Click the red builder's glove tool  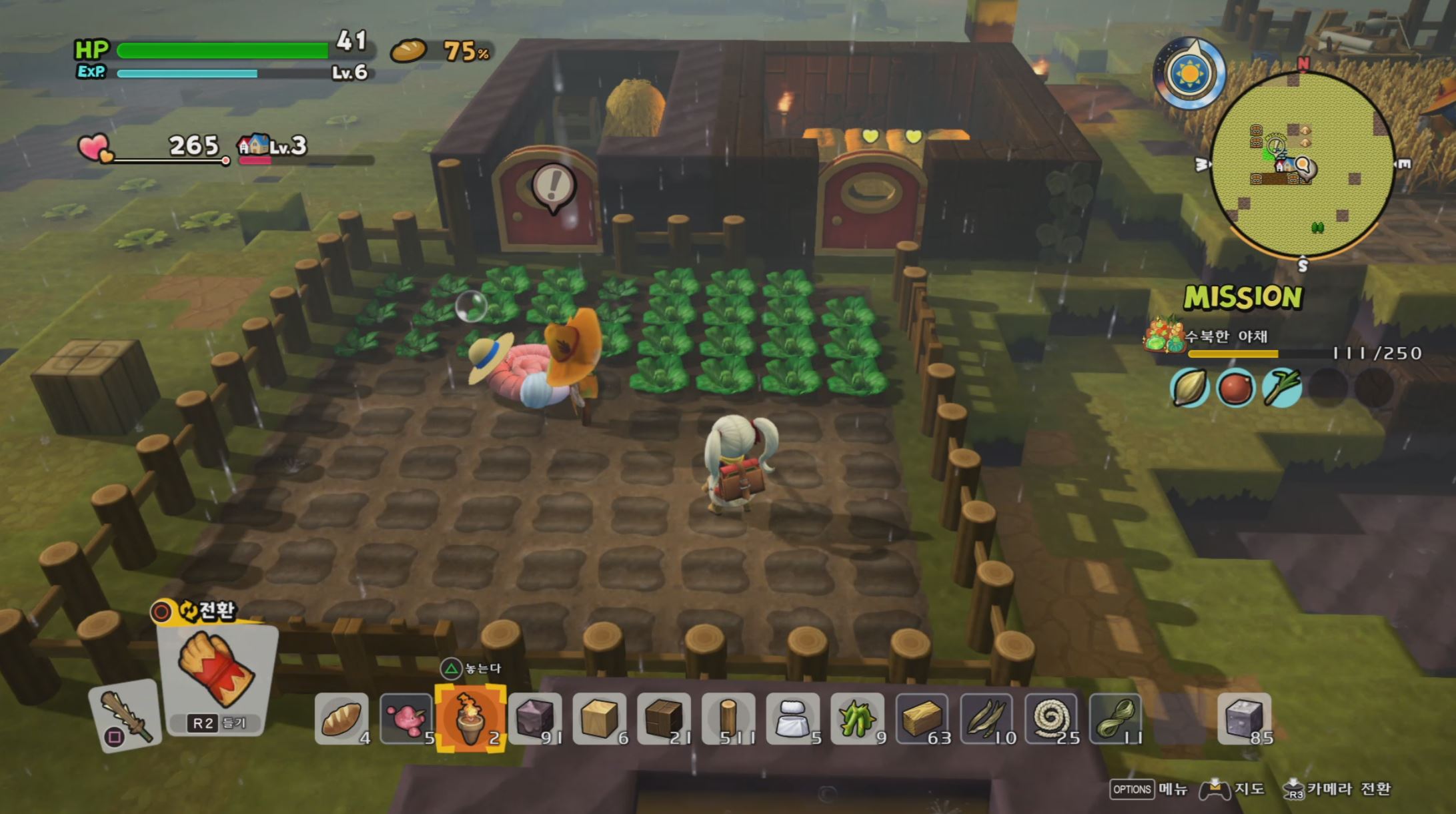coord(217,673)
